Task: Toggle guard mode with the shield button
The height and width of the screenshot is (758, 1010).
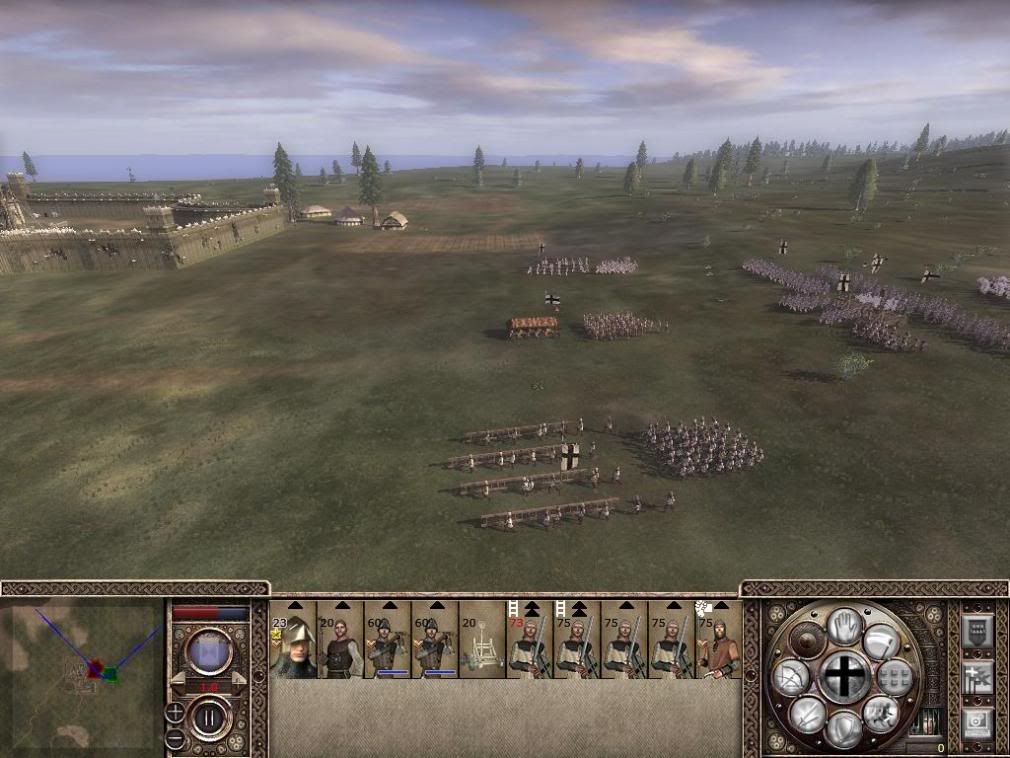Action: pos(846,729)
